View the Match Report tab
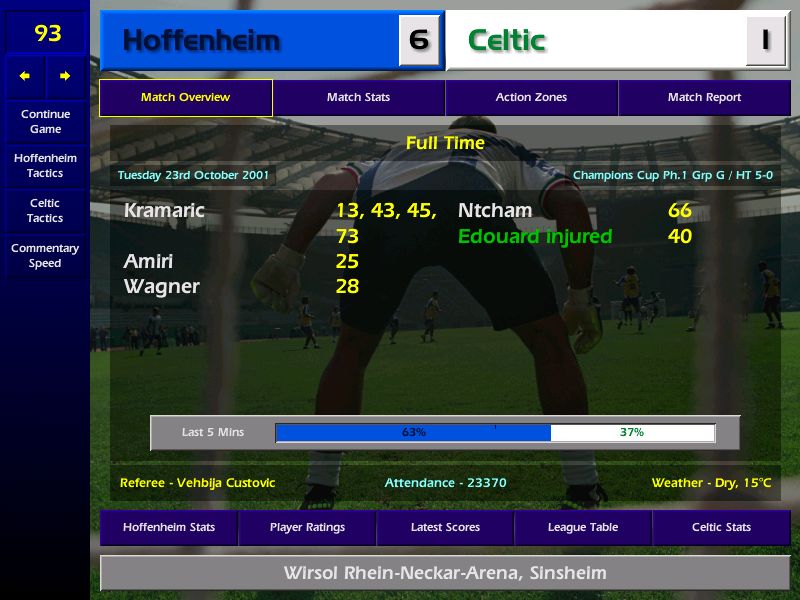Image resolution: width=800 pixels, height=600 pixels. click(x=704, y=98)
